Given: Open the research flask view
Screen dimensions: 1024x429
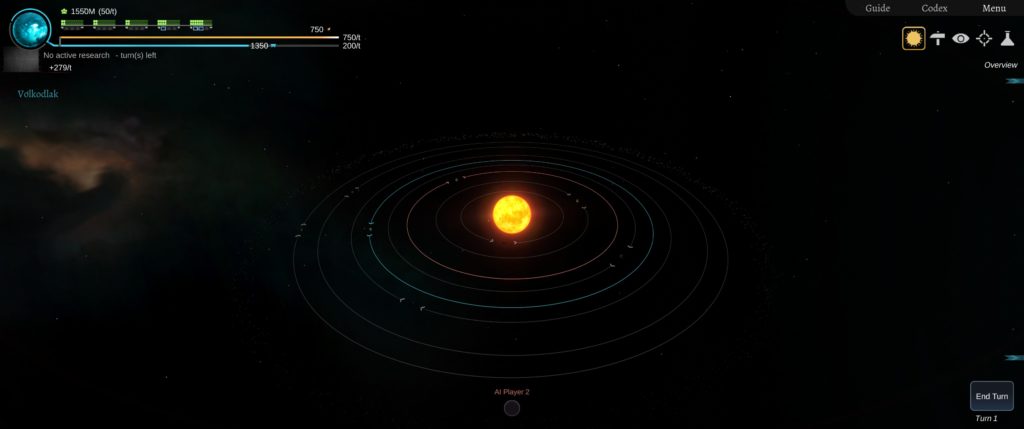Looking at the screenshot, I should click(1007, 38).
